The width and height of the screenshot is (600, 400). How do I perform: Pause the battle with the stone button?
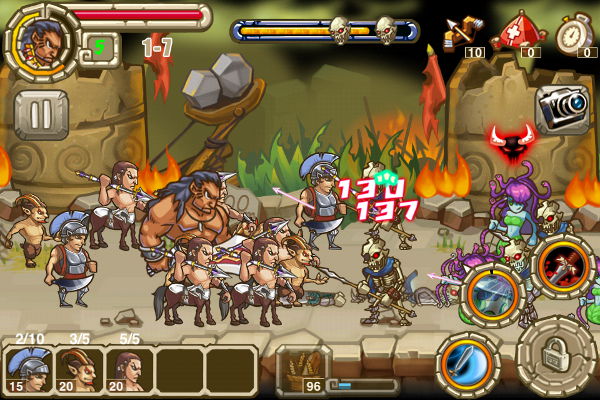[x=41, y=115]
